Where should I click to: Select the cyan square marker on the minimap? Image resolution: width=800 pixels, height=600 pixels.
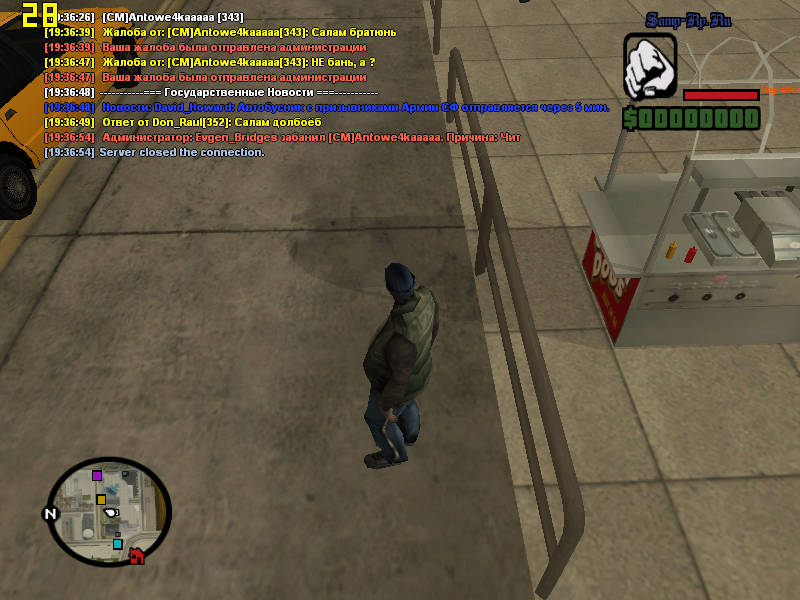[x=117, y=544]
